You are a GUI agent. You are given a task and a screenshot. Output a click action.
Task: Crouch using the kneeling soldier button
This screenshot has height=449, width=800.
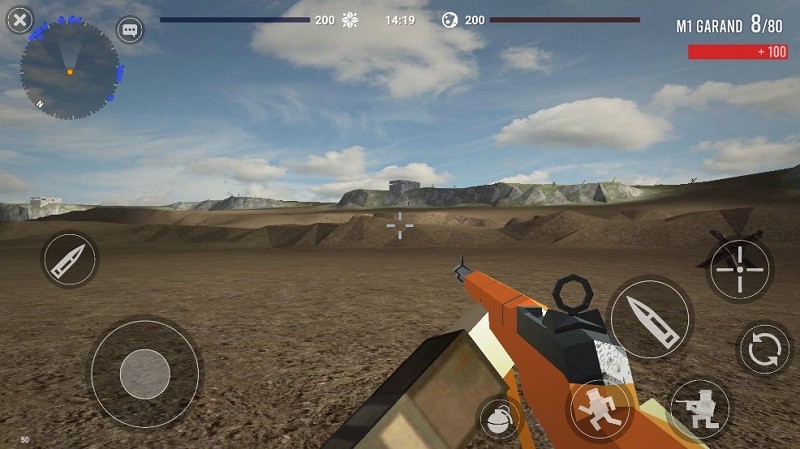click(699, 409)
